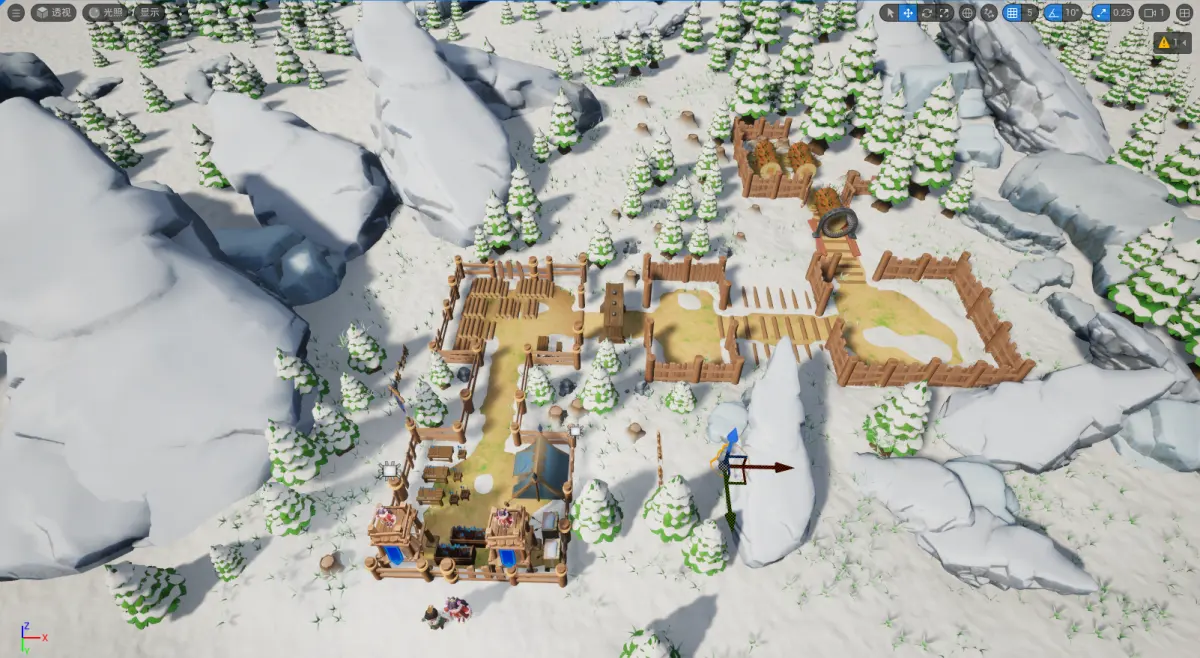
Task: Toggle grid location snapping
Action: pos(1012,13)
